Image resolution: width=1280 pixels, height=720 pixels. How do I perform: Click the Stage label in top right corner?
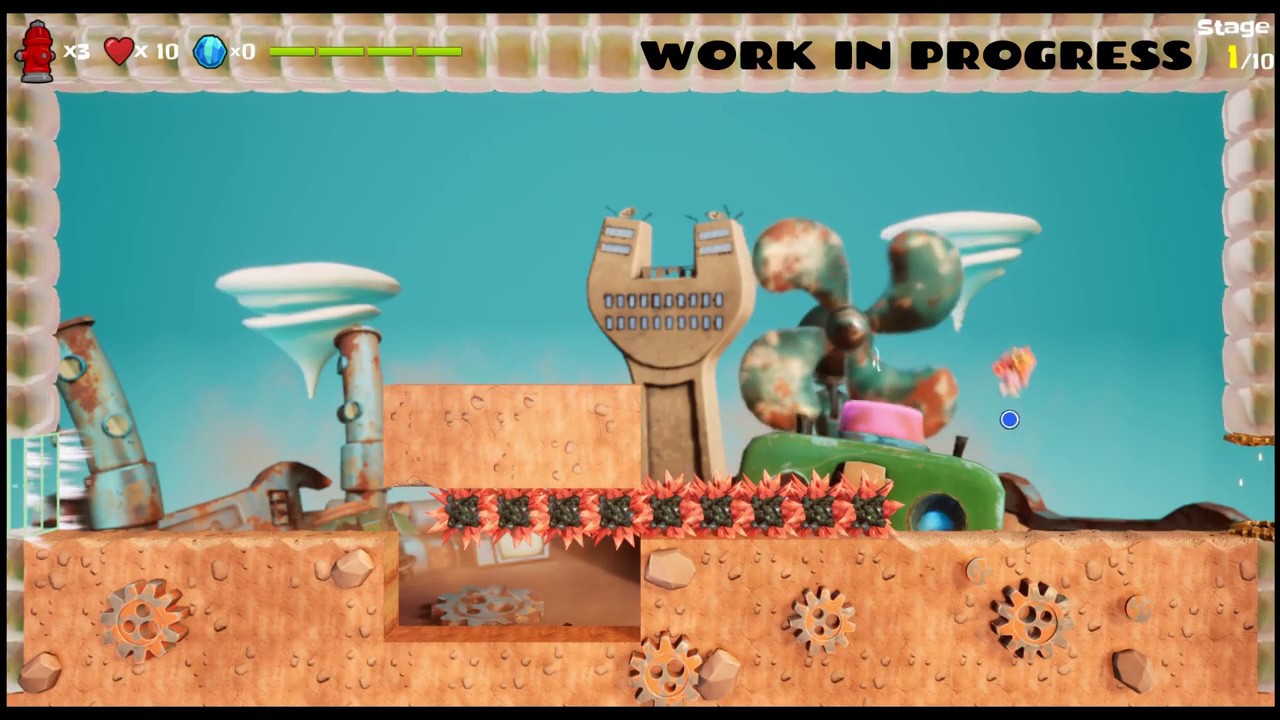coord(1234,26)
